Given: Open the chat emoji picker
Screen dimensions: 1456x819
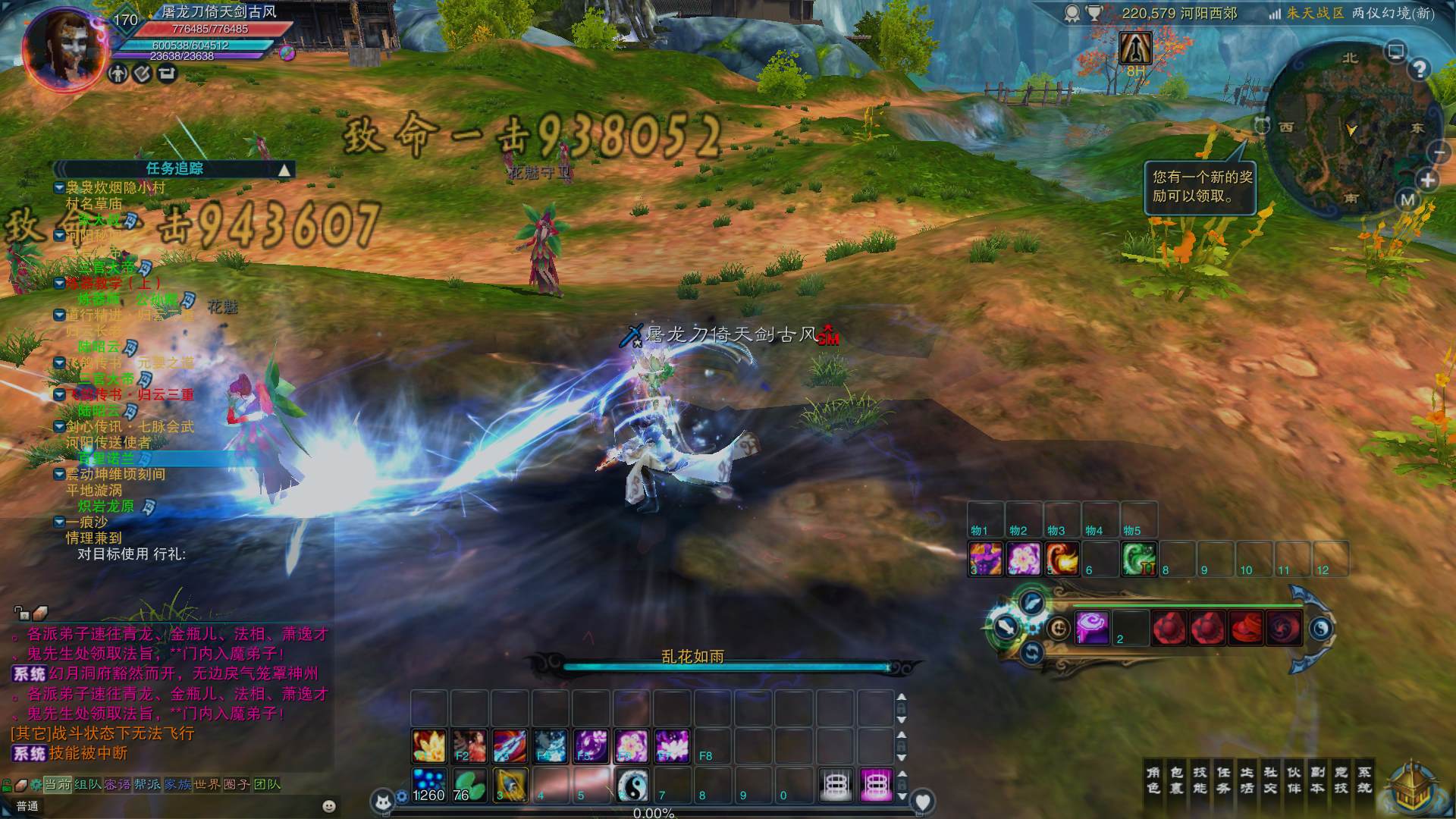Looking at the screenshot, I should tap(329, 806).
